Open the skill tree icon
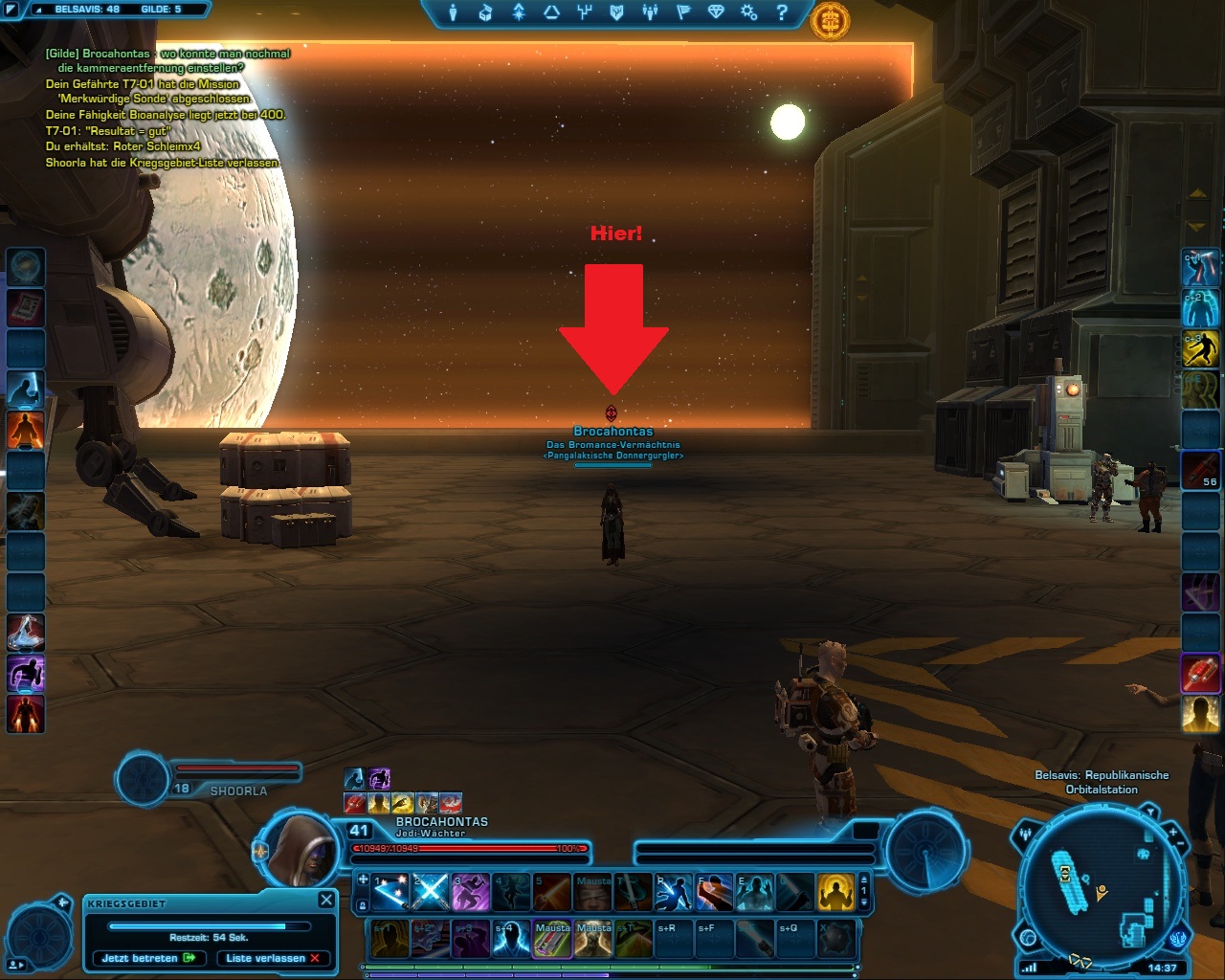 tap(585, 12)
